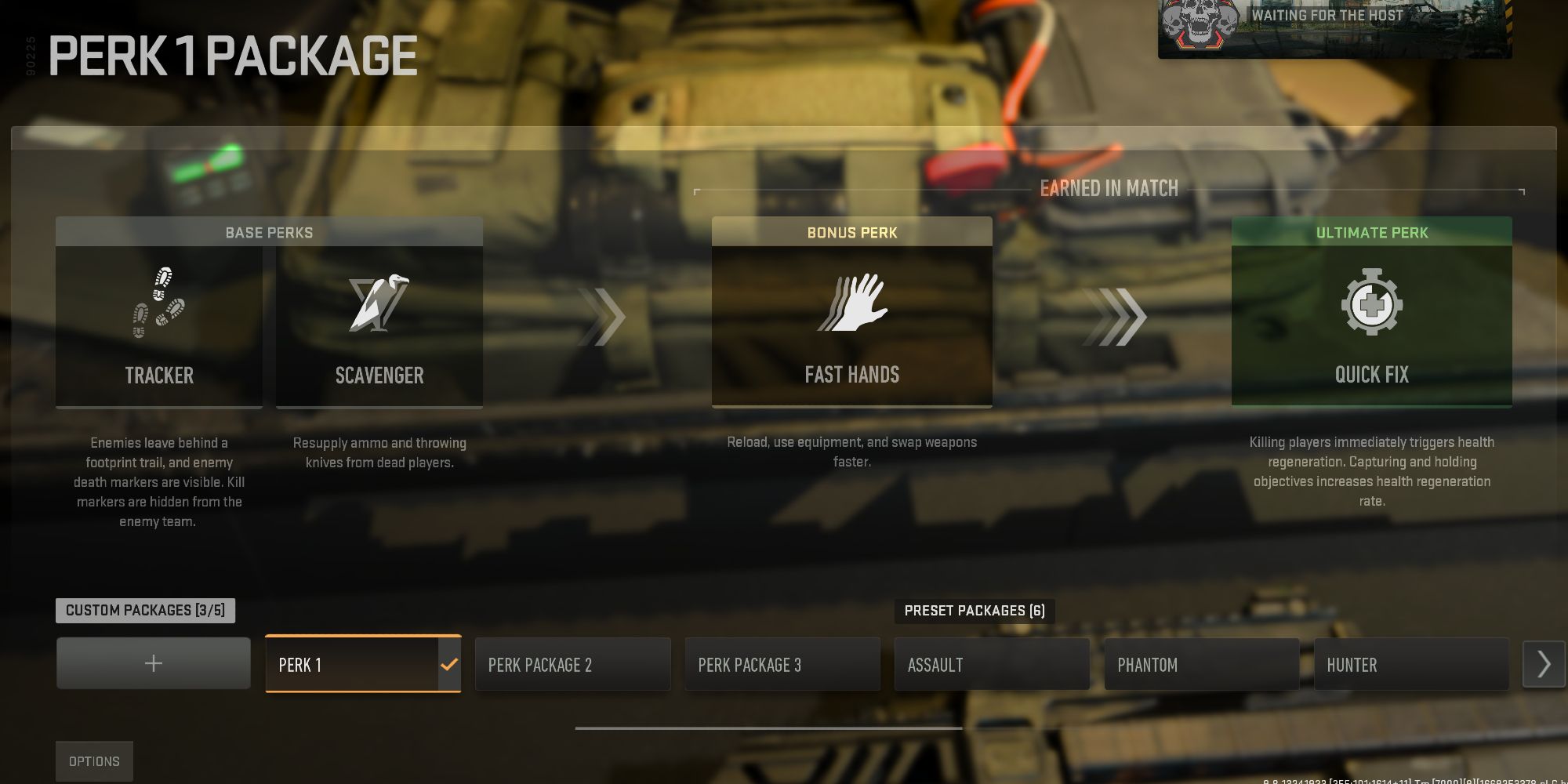Open the Options menu
The height and width of the screenshot is (784, 1568).
click(94, 760)
